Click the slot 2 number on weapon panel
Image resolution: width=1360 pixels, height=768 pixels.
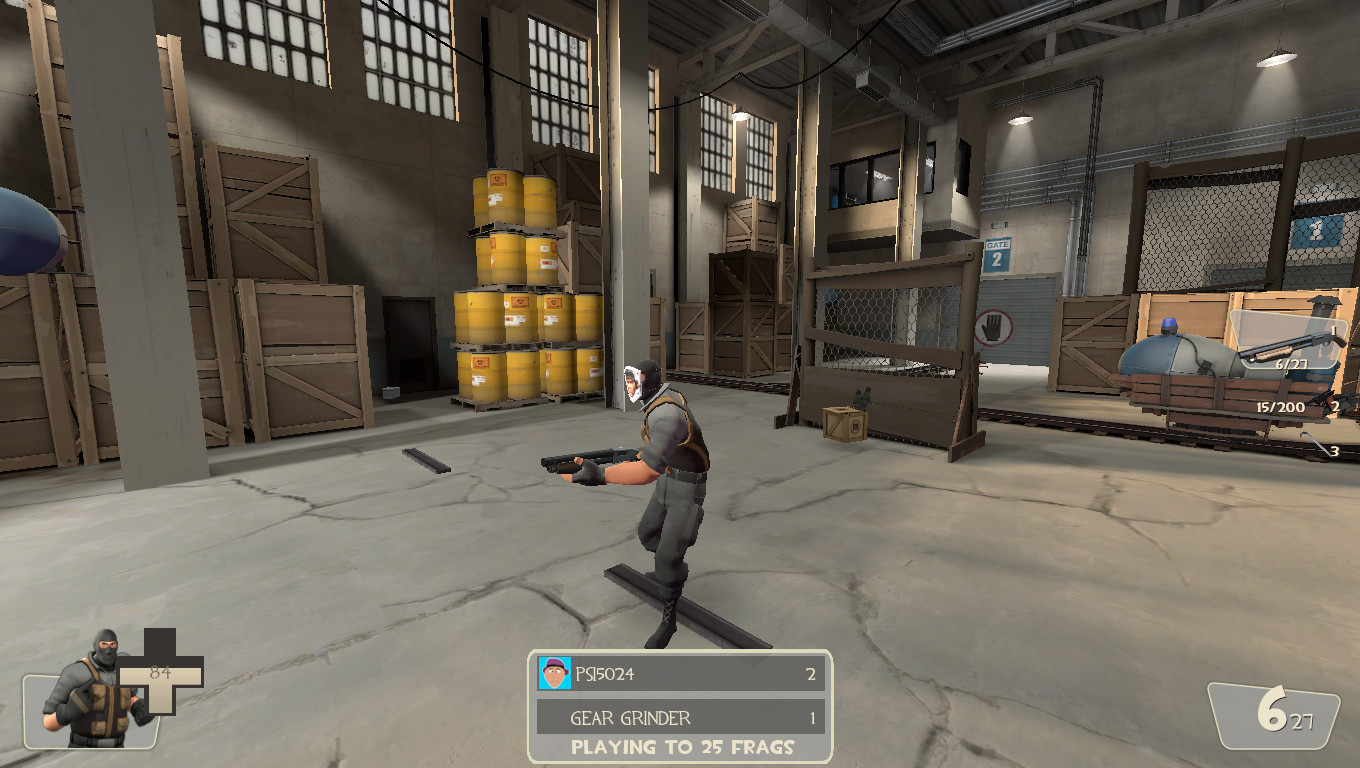pos(1335,406)
